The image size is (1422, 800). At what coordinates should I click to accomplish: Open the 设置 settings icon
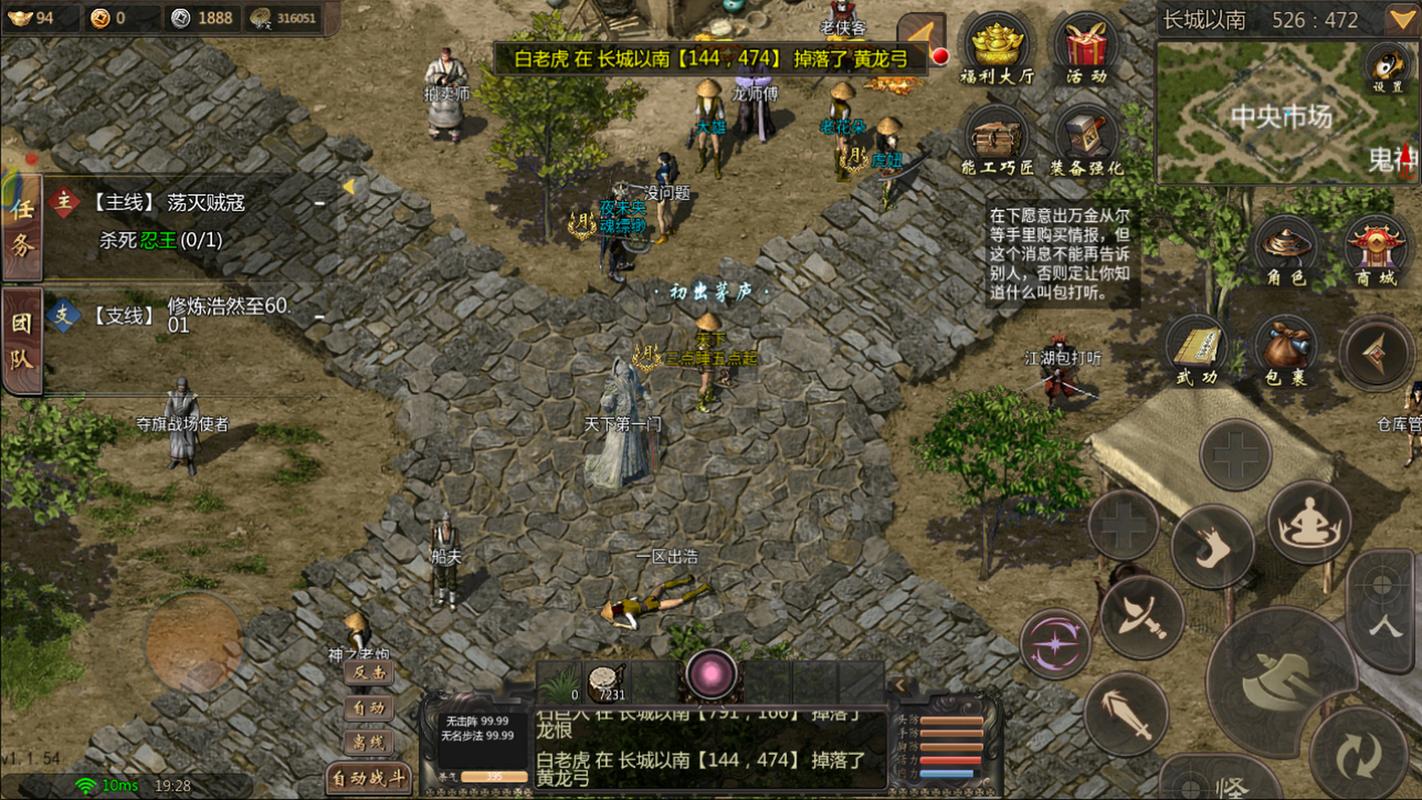click(1387, 66)
